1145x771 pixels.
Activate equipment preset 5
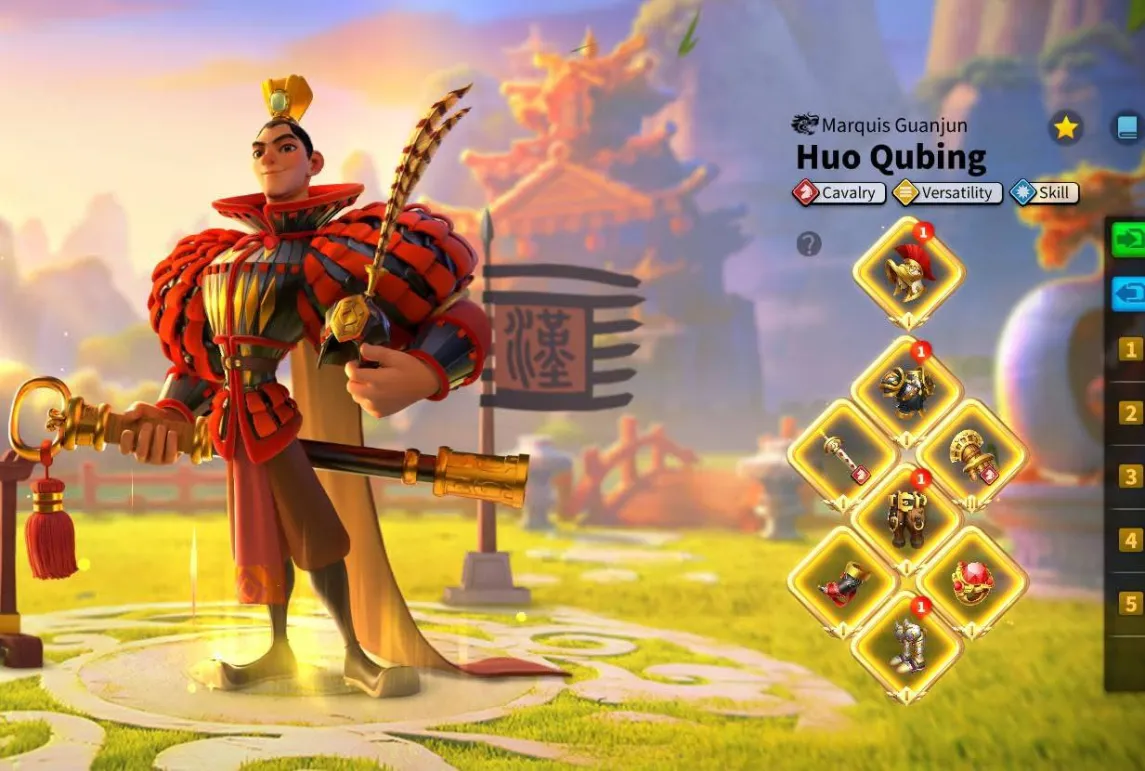[1131, 603]
